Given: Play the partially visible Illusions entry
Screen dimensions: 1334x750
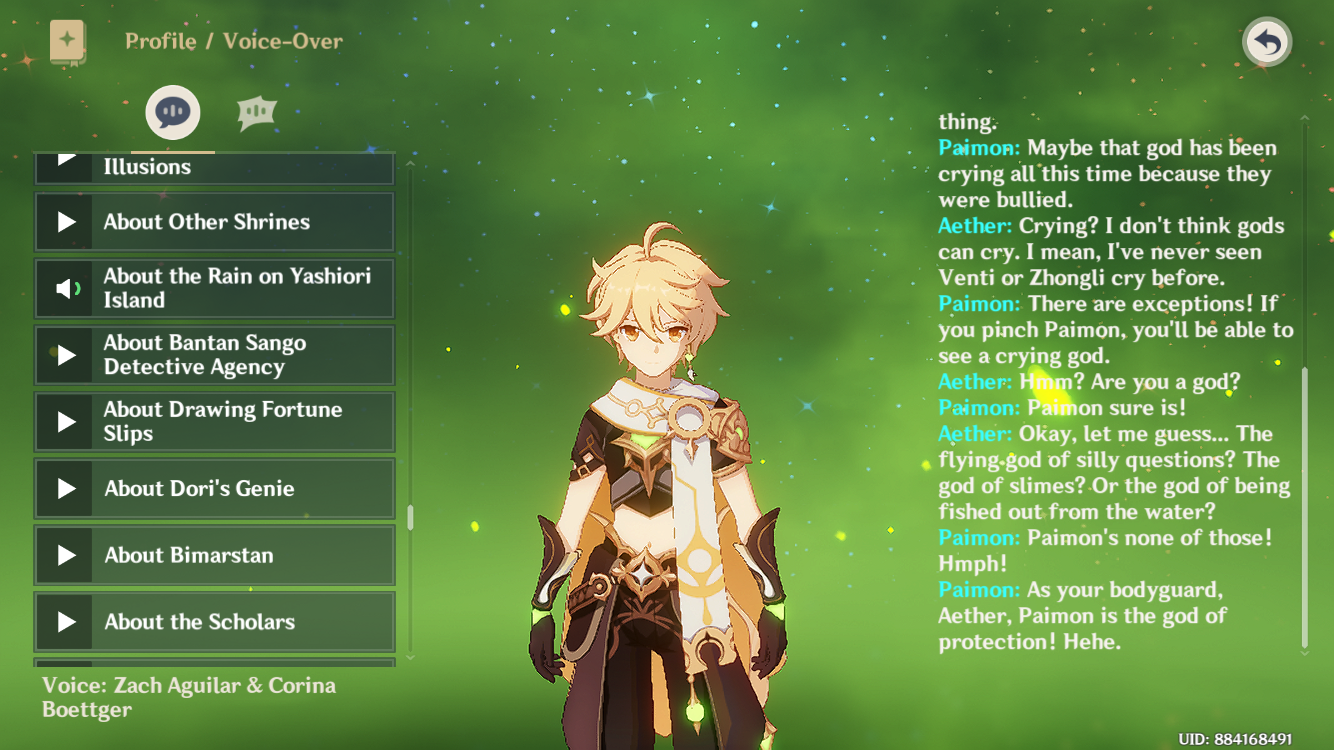Looking at the screenshot, I should (x=215, y=167).
